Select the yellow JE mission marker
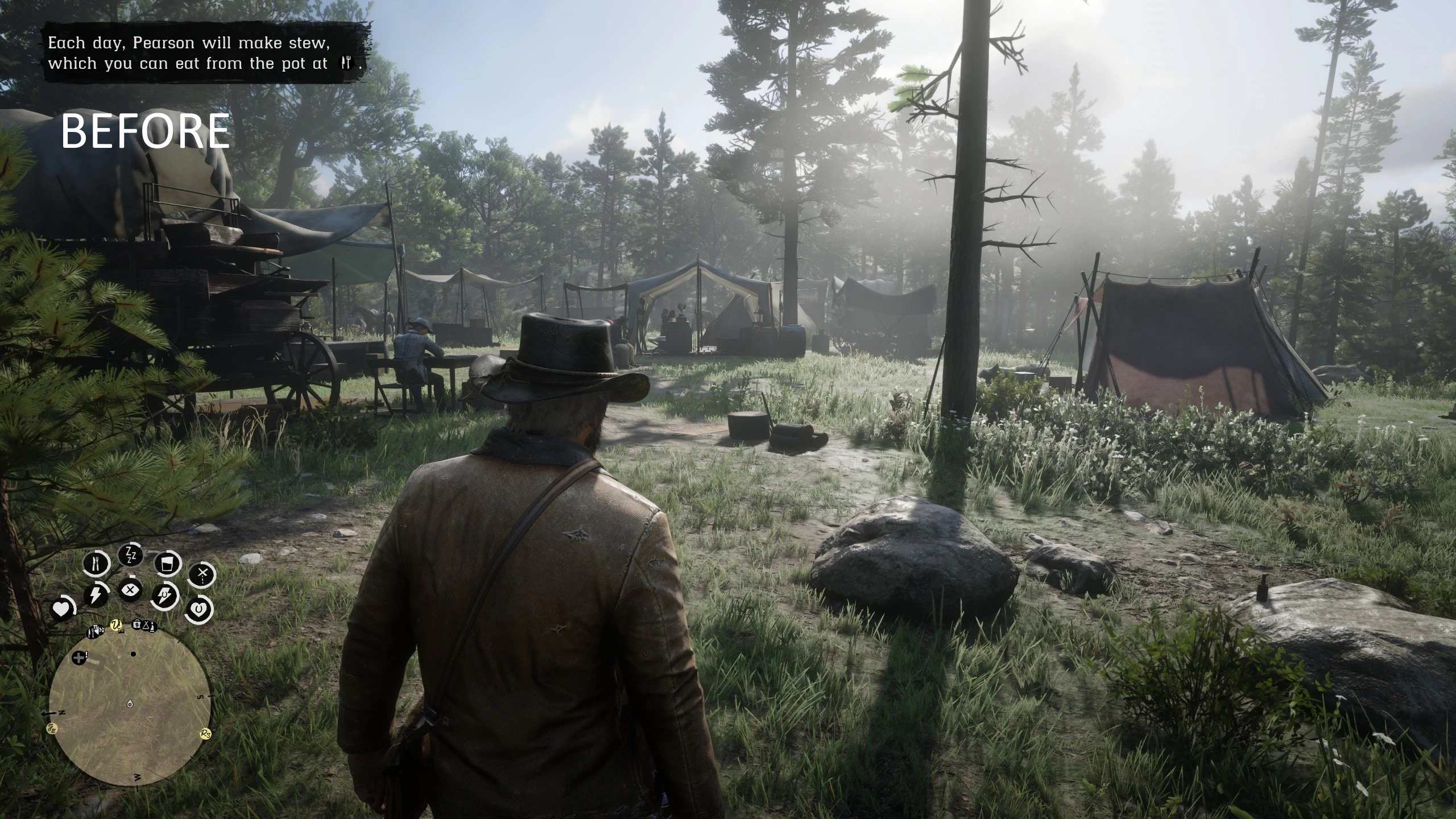The width and height of the screenshot is (1456, 819). coord(52,728)
